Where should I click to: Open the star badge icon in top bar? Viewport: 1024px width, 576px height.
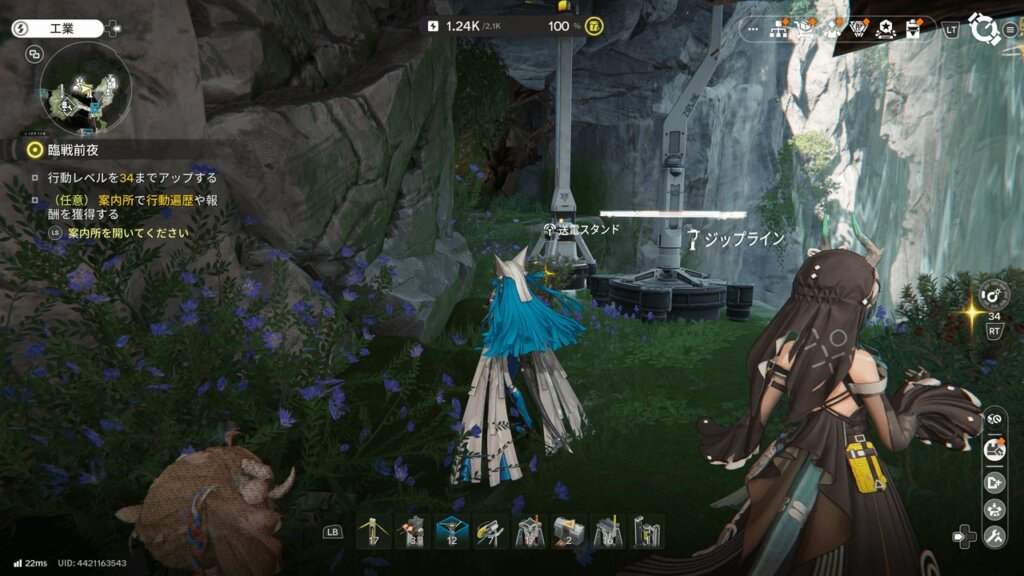click(x=885, y=29)
